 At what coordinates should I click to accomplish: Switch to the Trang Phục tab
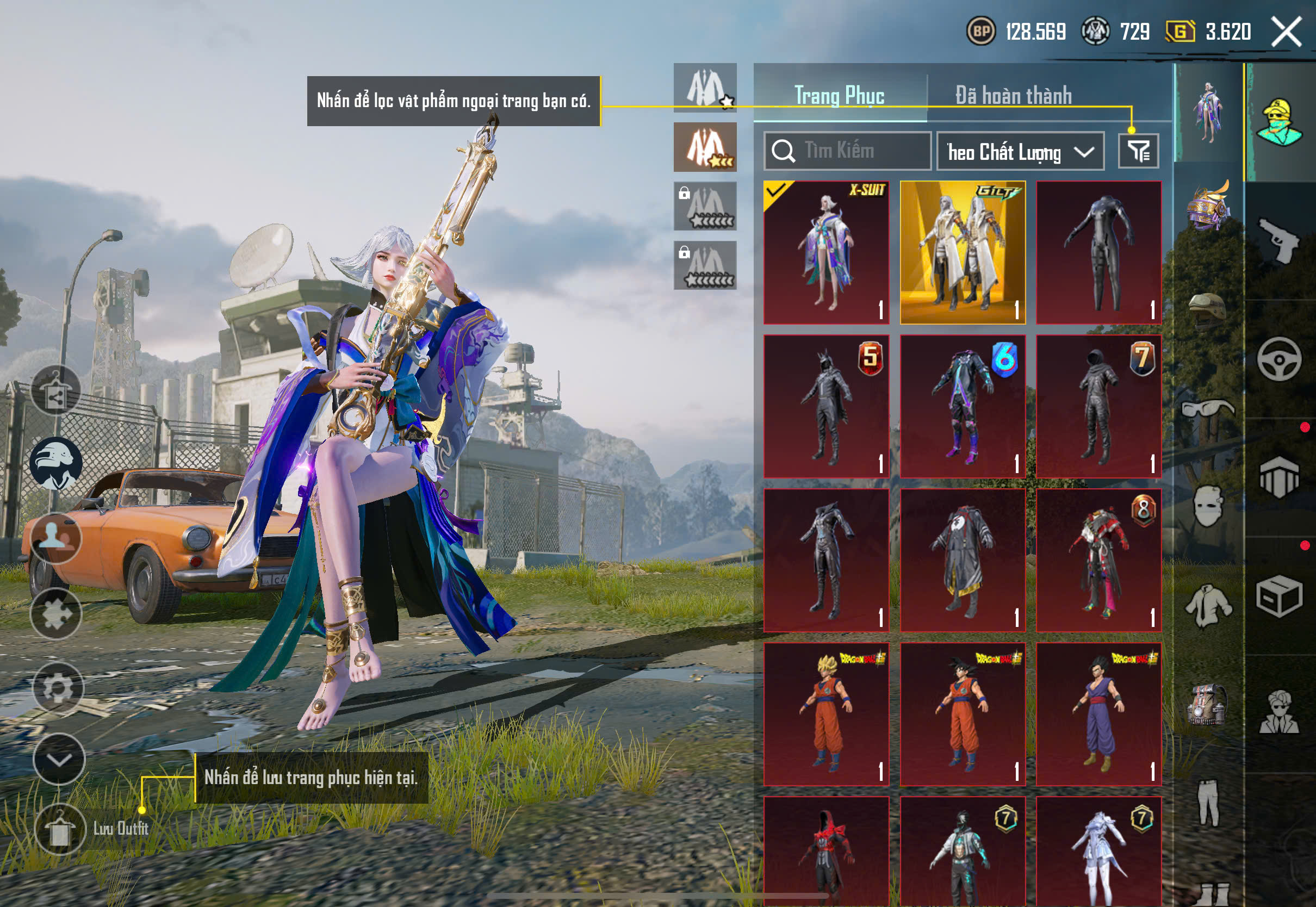(x=839, y=96)
